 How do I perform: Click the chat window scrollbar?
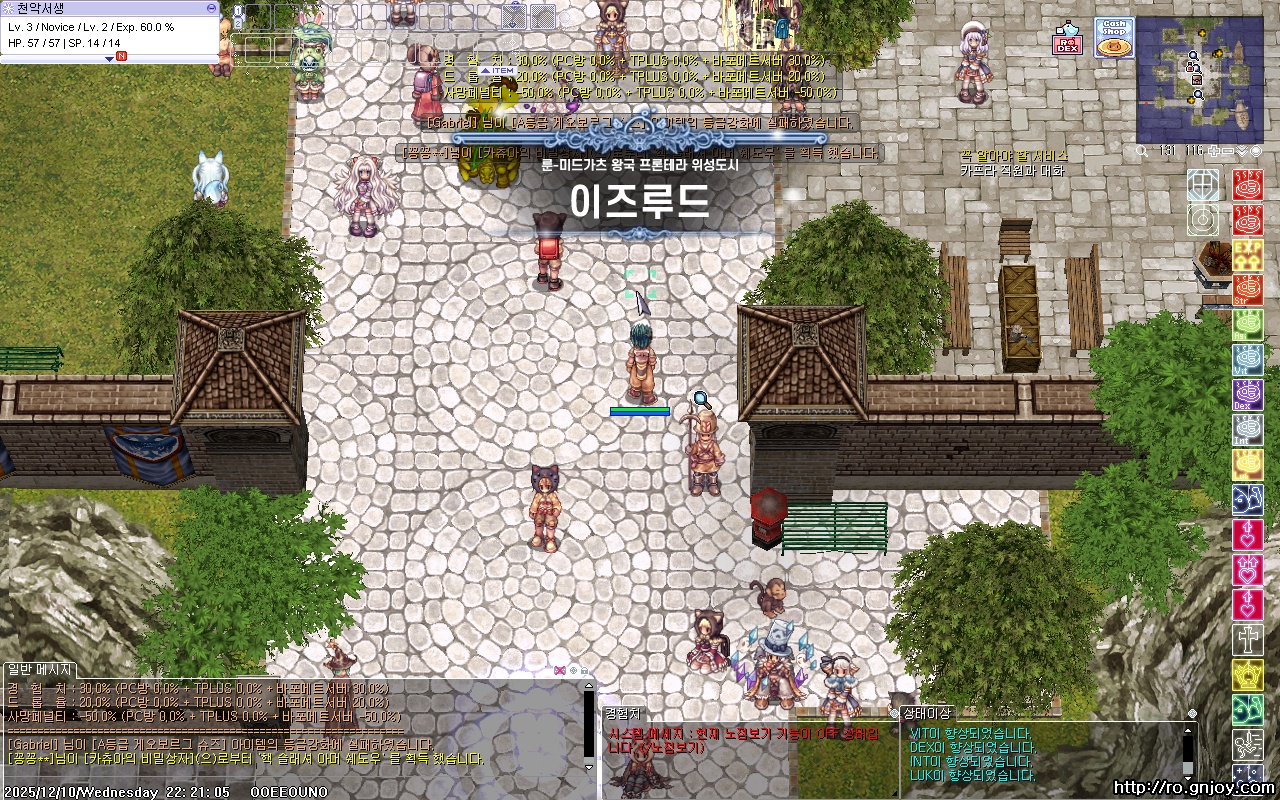coord(588,720)
